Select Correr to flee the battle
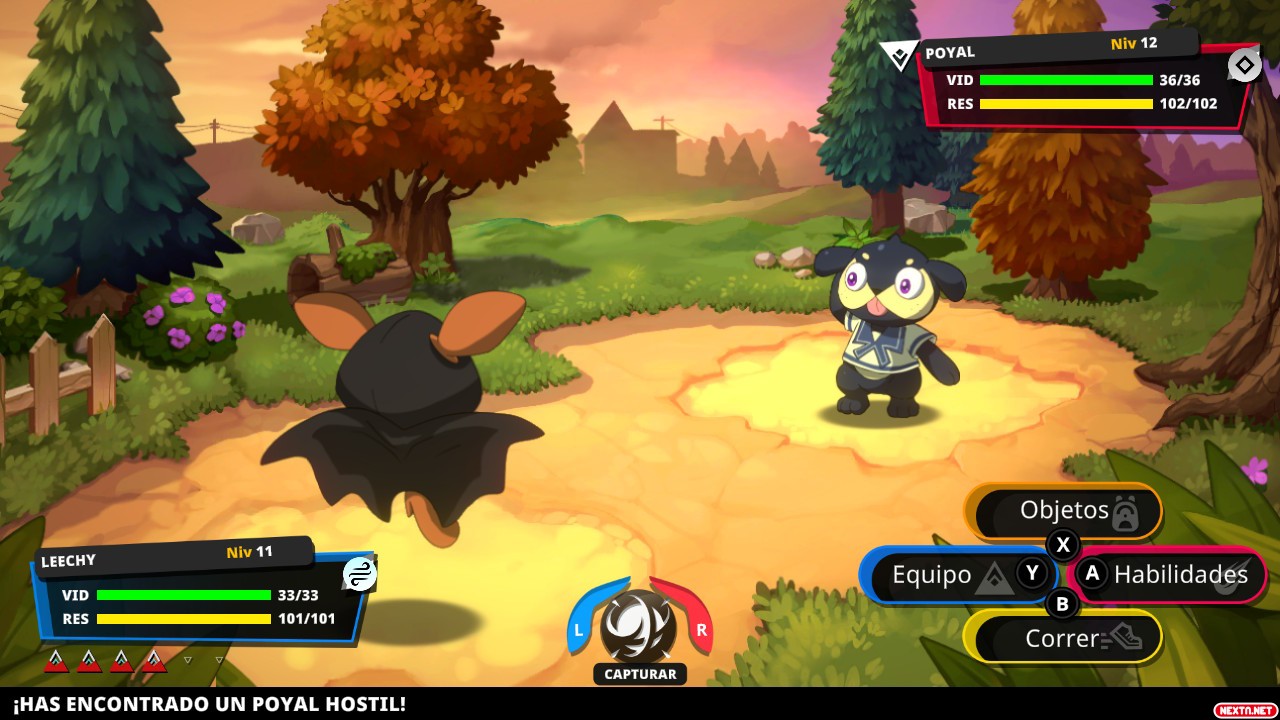The height and width of the screenshot is (720, 1280). pos(1063,637)
